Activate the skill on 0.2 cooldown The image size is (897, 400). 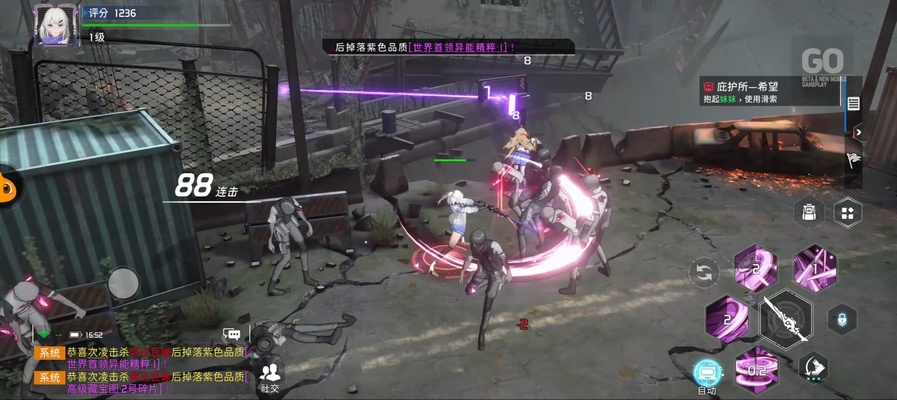[x=758, y=369]
